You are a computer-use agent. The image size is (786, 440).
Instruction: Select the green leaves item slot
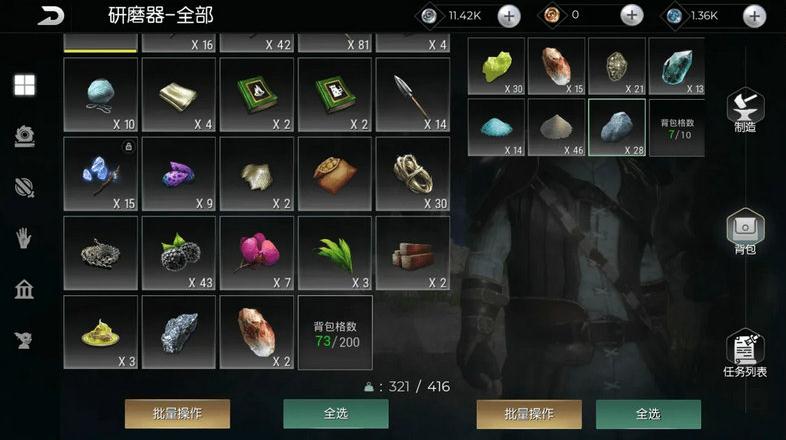[335, 253]
